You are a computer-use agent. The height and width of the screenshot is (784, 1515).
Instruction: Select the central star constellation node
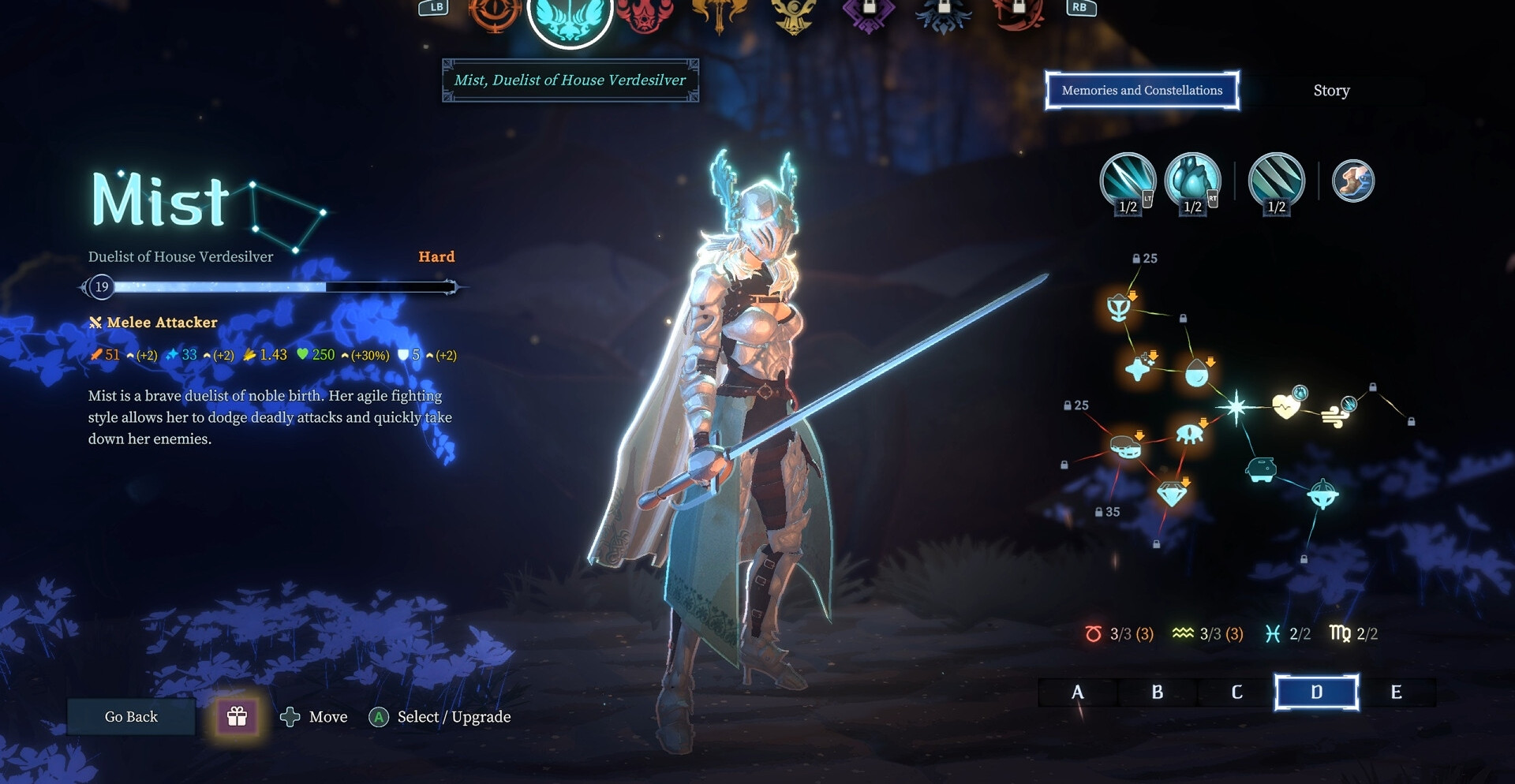pyautogui.click(x=1236, y=407)
